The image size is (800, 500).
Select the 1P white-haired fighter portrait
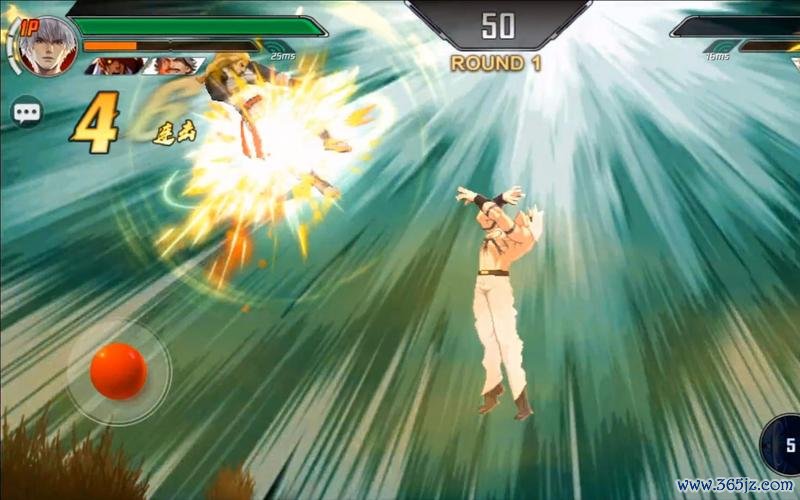coord(46,47)
